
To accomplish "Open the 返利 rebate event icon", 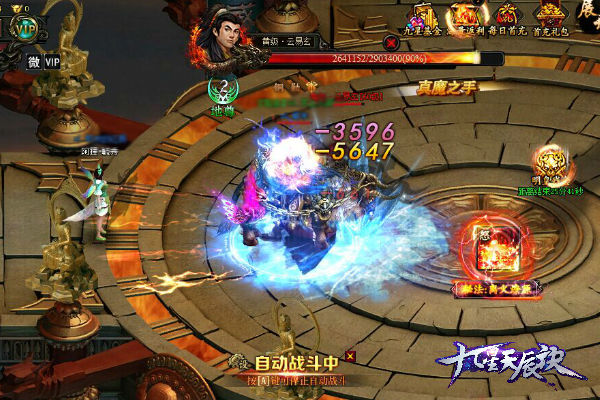I will click(x=463, y=18).
